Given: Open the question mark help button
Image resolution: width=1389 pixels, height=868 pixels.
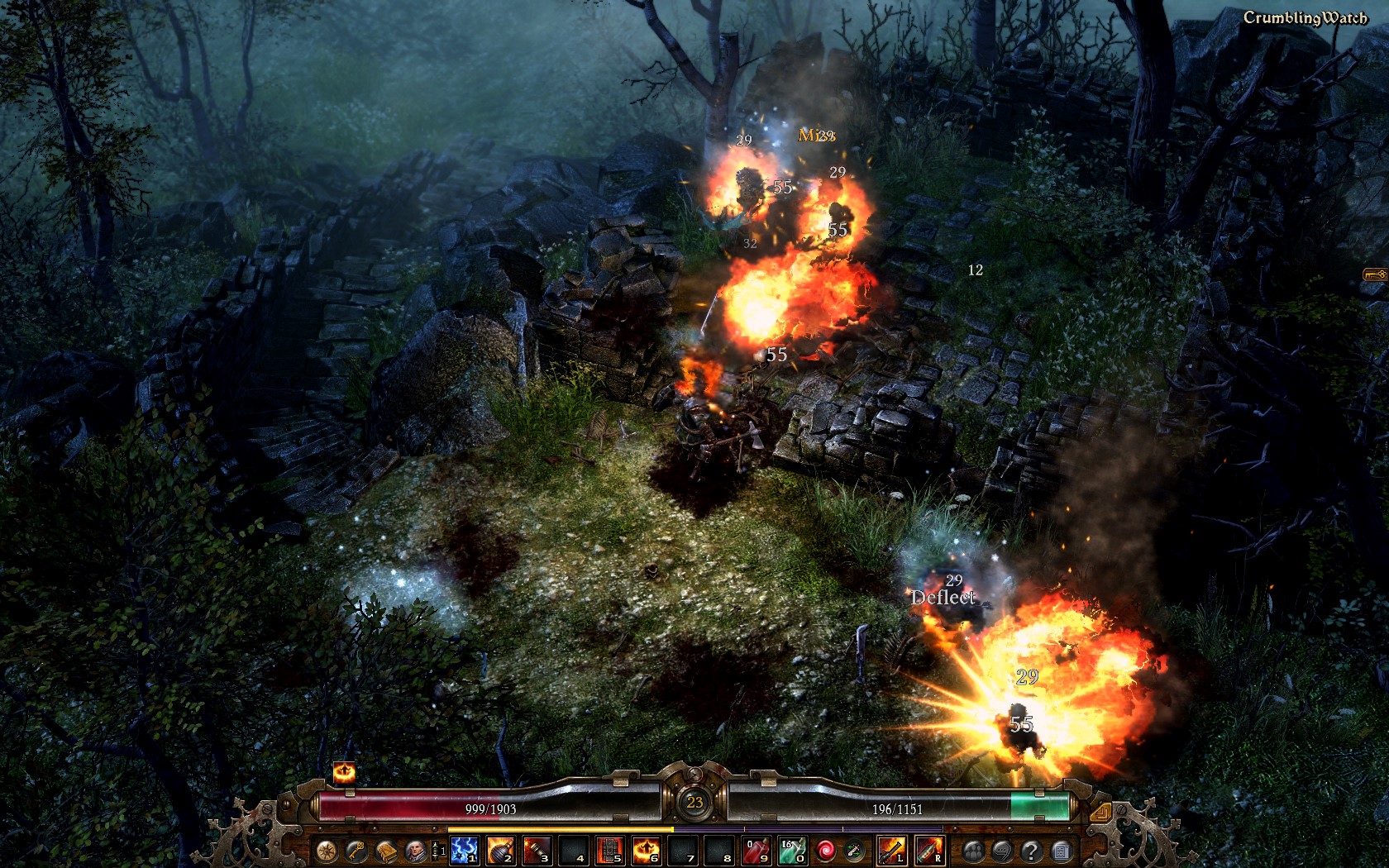Looking at the screenshot, I should (1031, 851).
